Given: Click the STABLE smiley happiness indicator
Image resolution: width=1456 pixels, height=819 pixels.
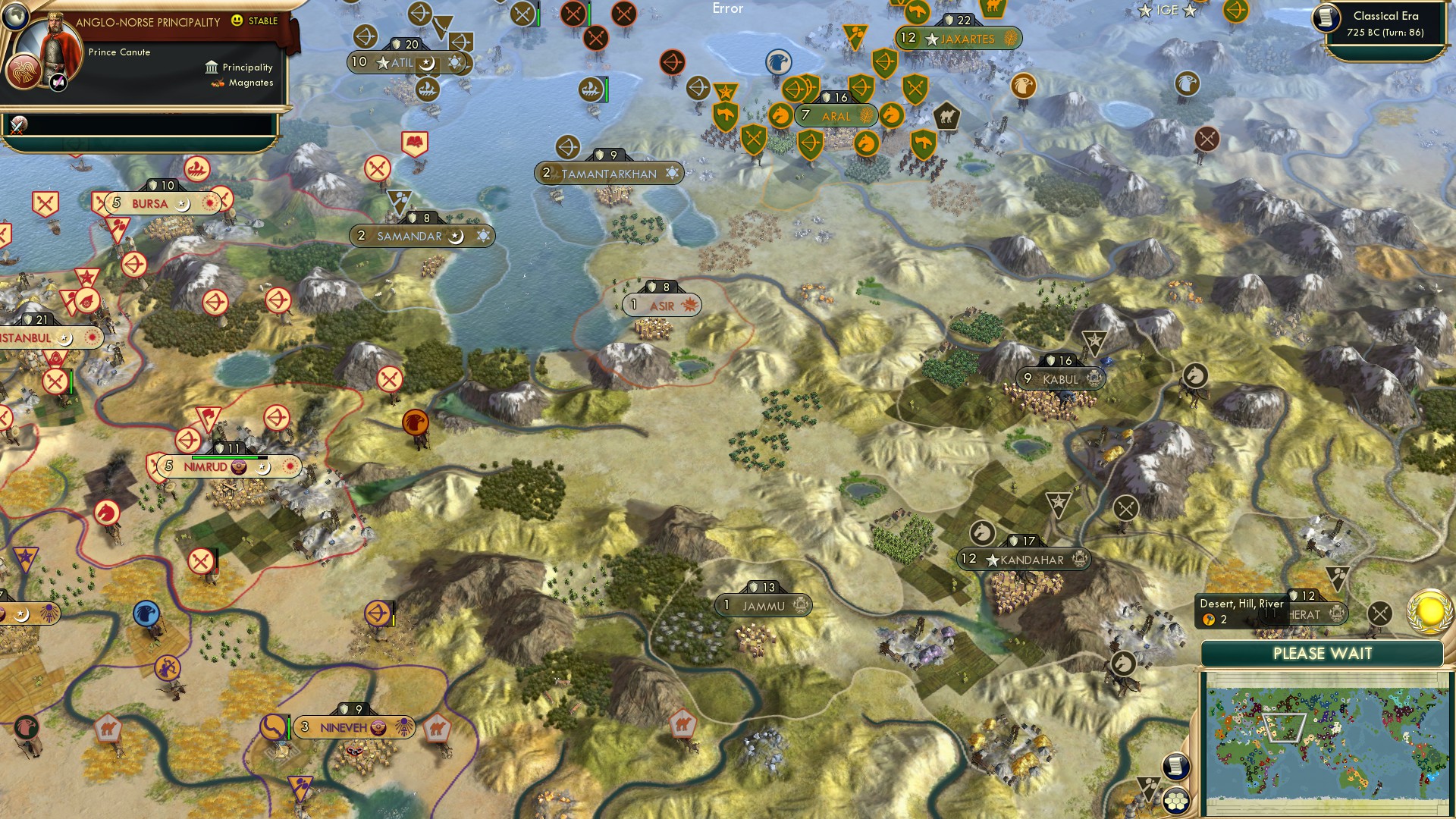Looking at the screenshot, I should (237, 21).
